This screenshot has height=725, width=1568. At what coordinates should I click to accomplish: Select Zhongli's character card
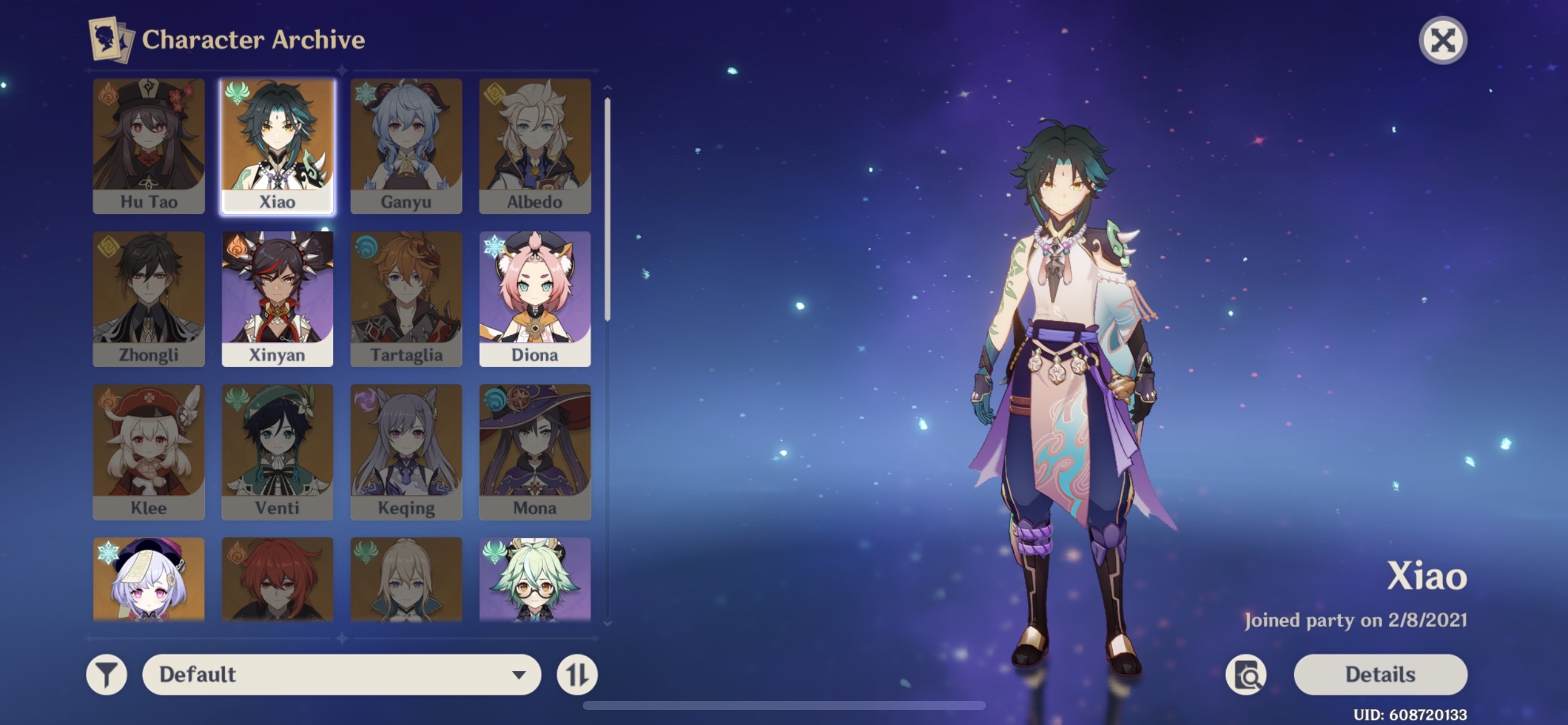click(x=149, y=299)
